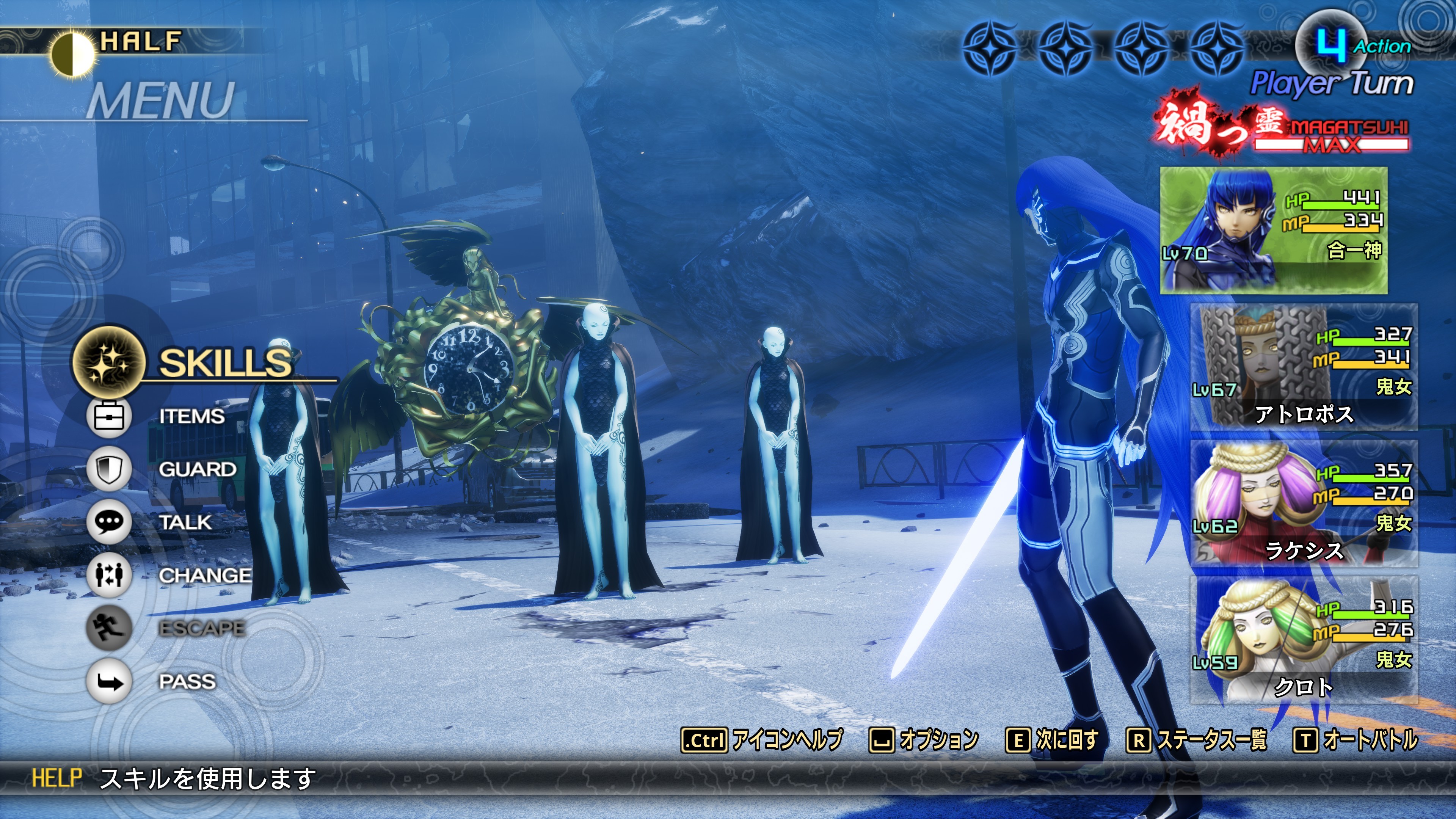Start オートバトル auto battle
1456x819 pixels.
[1356, 740]
